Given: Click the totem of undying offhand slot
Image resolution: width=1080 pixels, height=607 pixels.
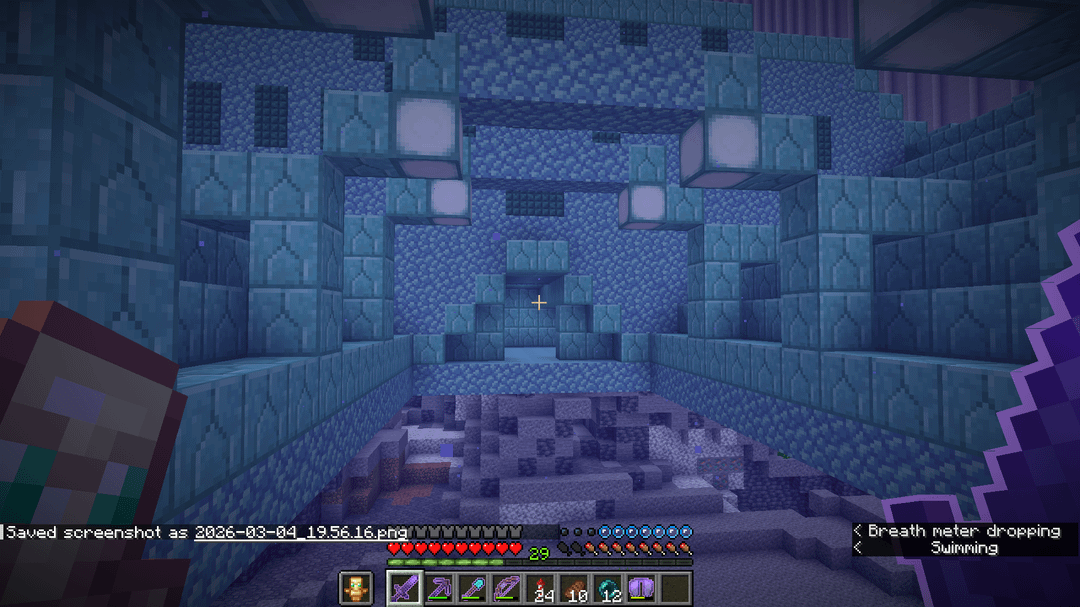Looking at the screenshot, I should (x=355, y=588).
